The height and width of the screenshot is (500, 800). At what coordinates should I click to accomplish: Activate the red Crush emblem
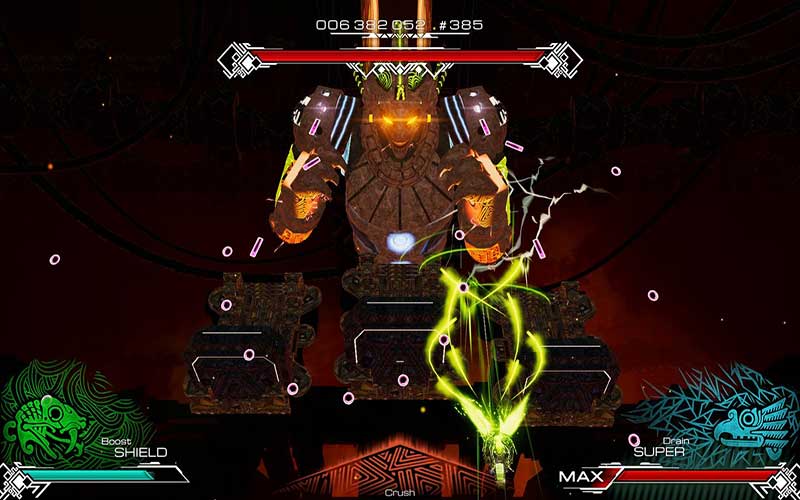pyautogui.click(x=400, y=470)
